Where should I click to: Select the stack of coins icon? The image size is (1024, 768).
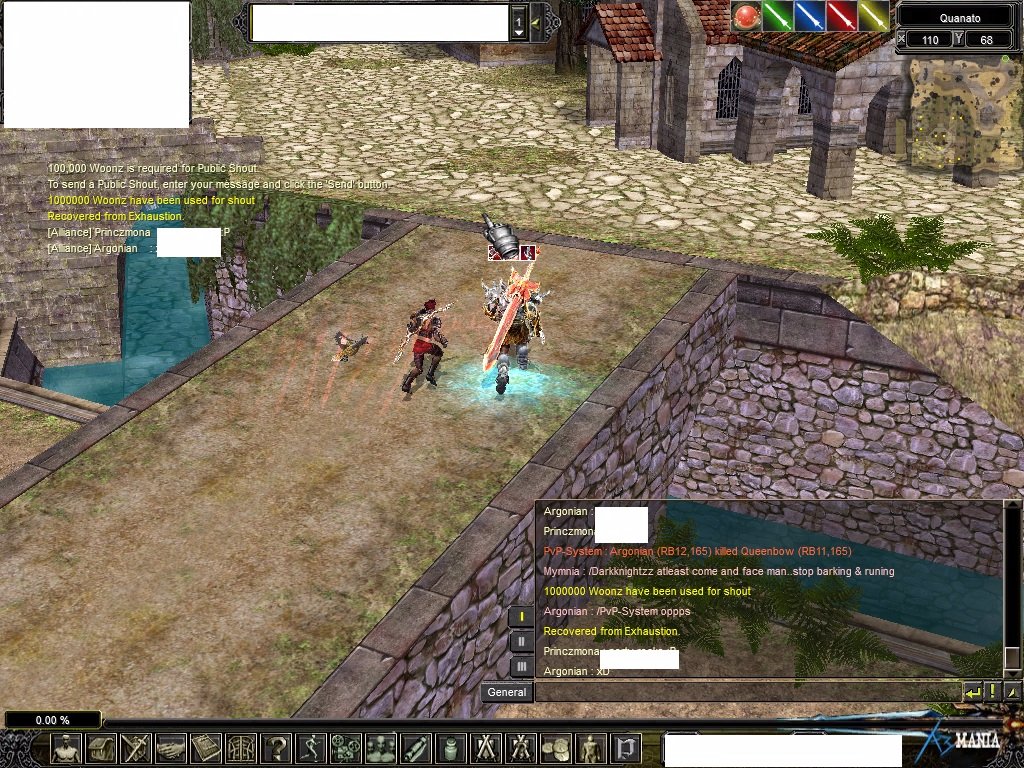556,748
